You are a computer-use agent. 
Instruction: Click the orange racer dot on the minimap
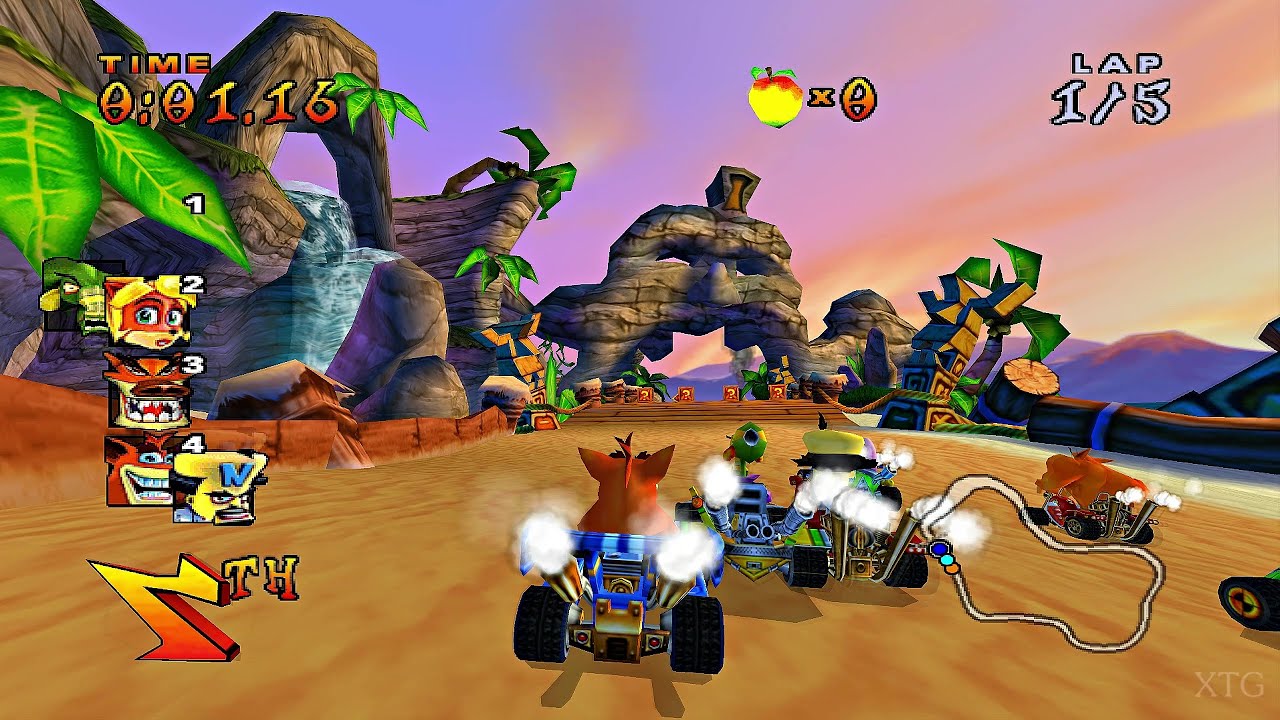(952, 569)
